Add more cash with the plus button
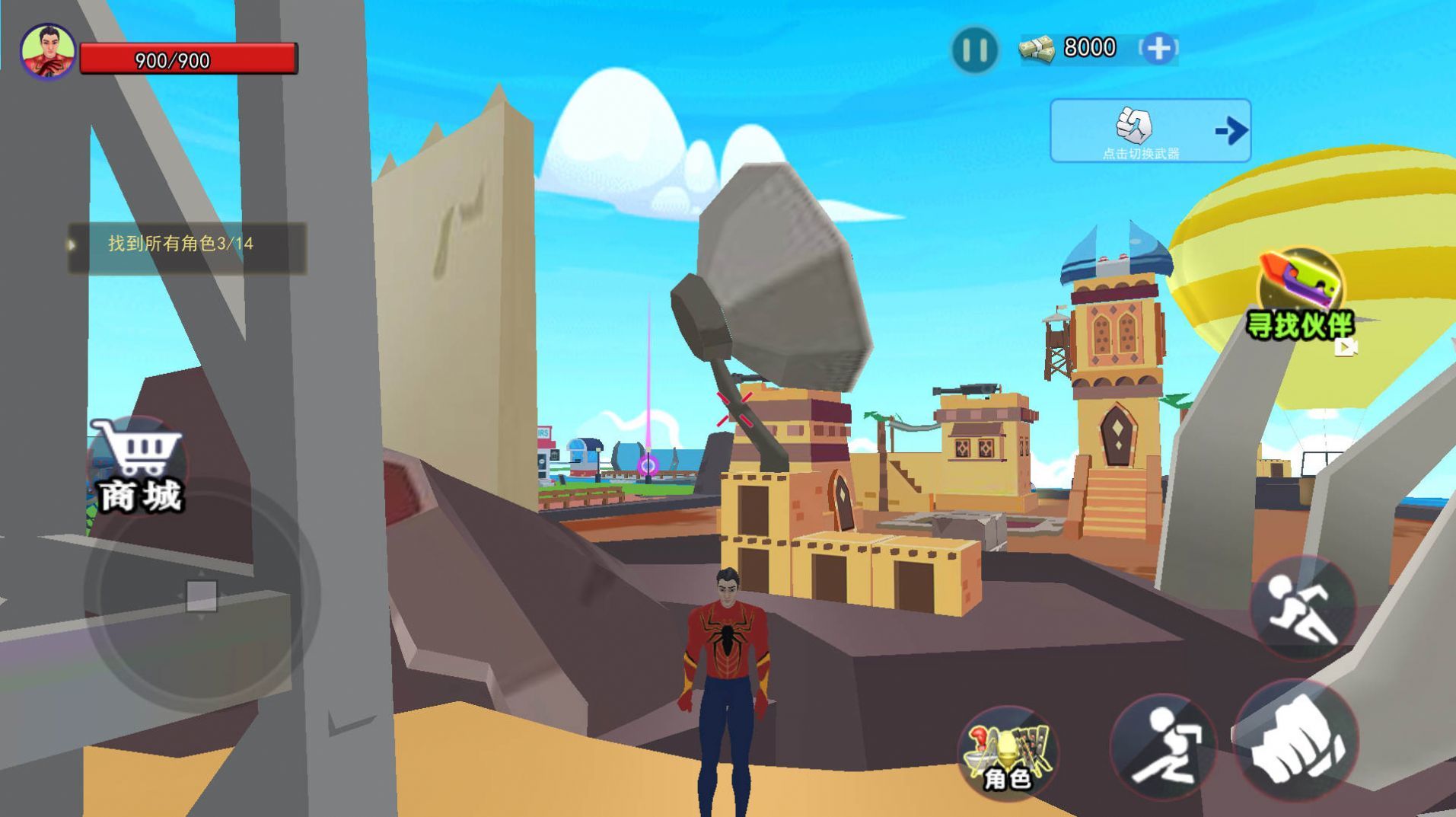 pos(1158,49)
